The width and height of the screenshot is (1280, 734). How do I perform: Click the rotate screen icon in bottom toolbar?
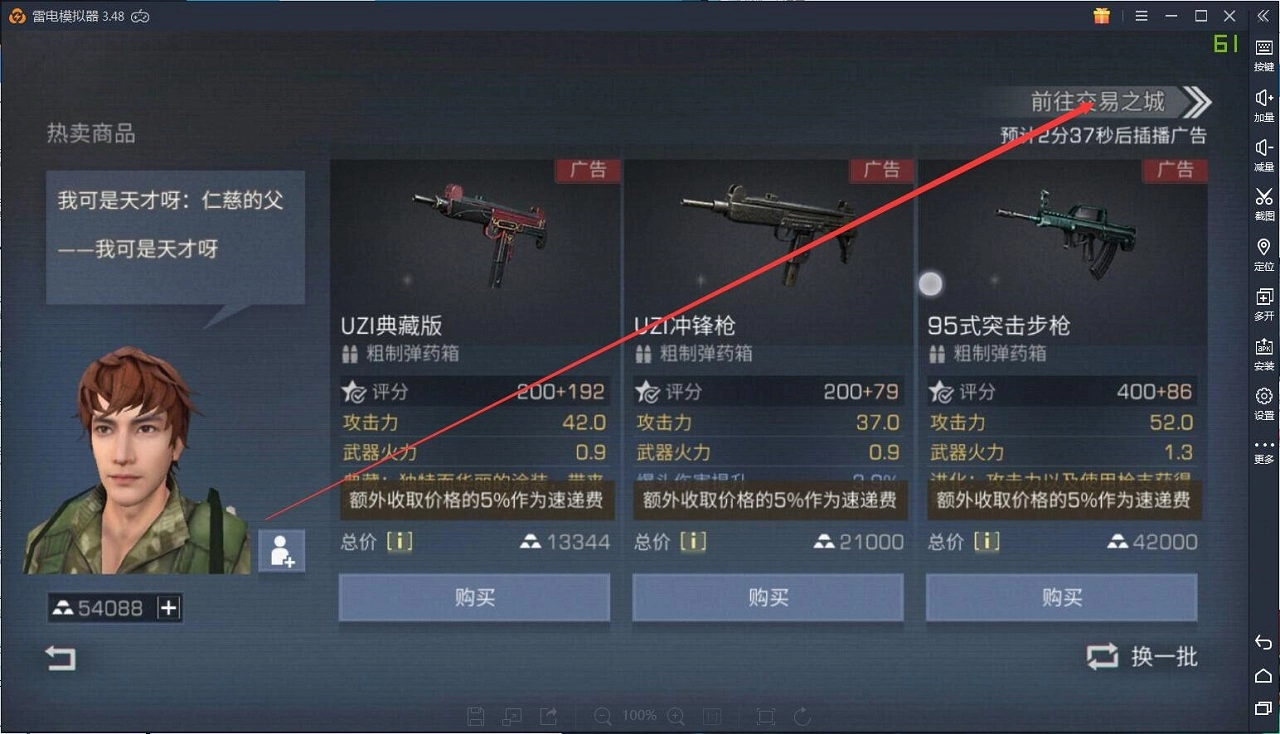800,716
